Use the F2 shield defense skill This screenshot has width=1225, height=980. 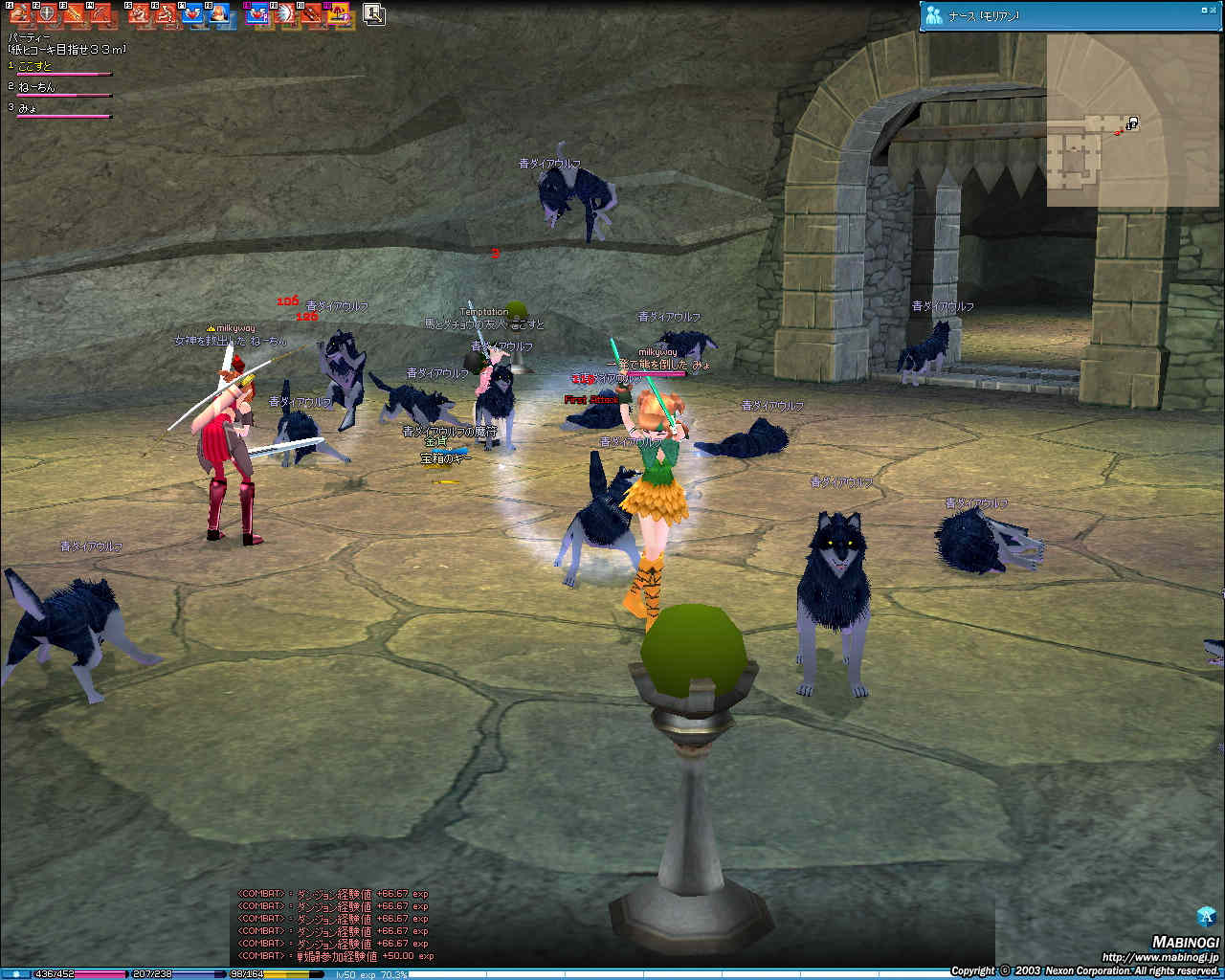point(46,14)
